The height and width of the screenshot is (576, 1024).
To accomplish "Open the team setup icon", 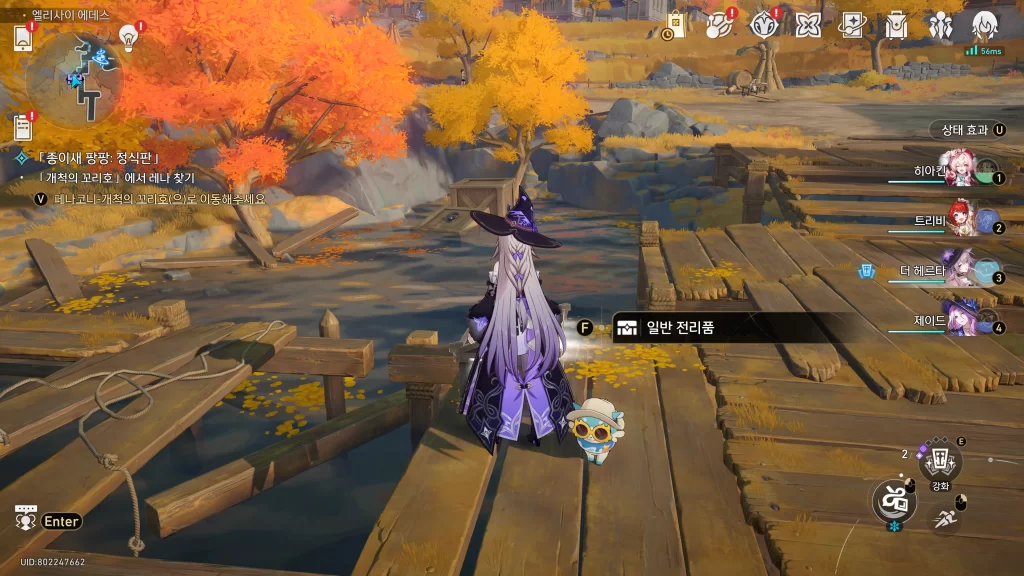I will [x=940, y=24].
